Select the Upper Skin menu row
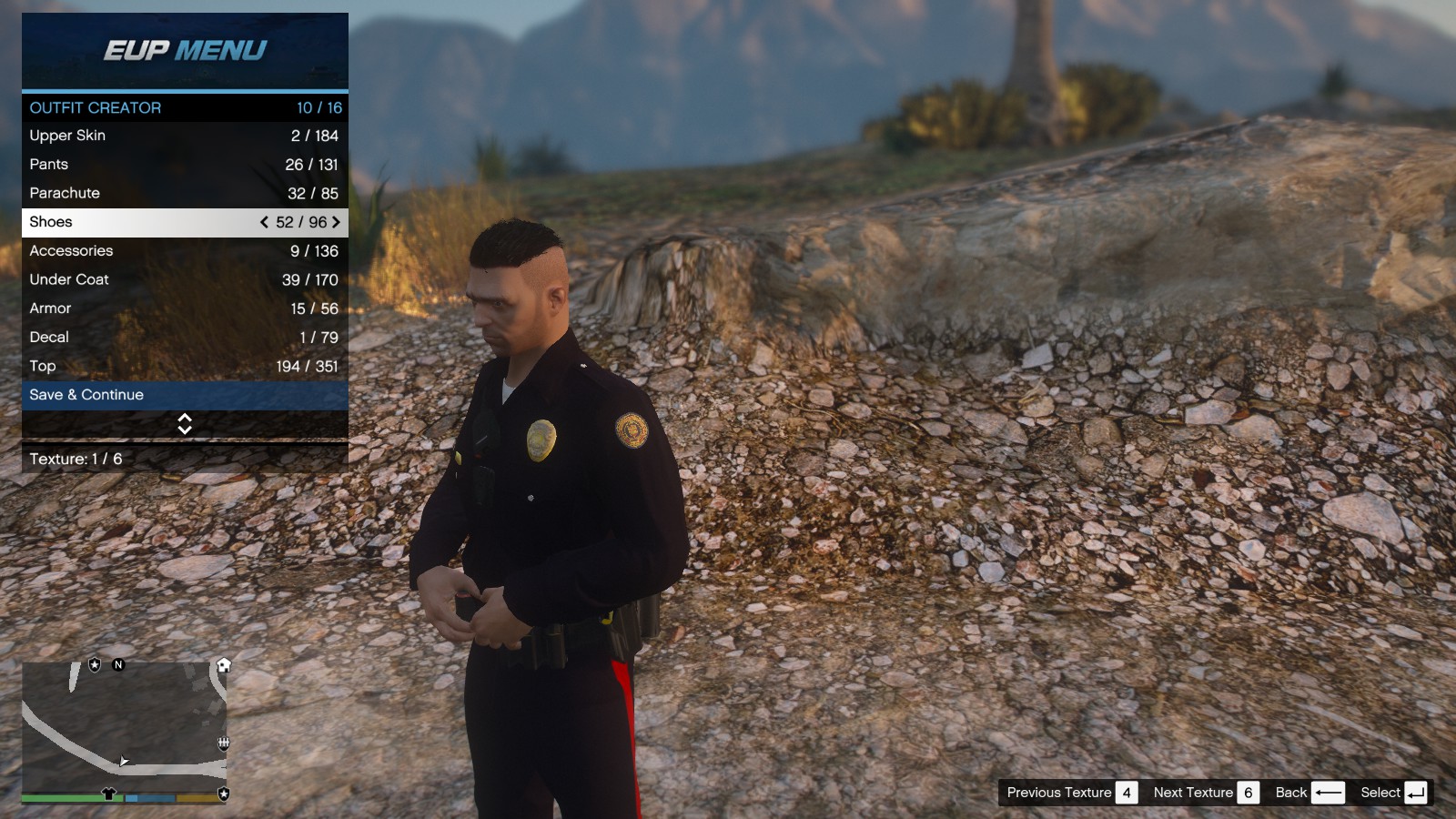This screenshot has width=1456, height=819. [184, 136]
